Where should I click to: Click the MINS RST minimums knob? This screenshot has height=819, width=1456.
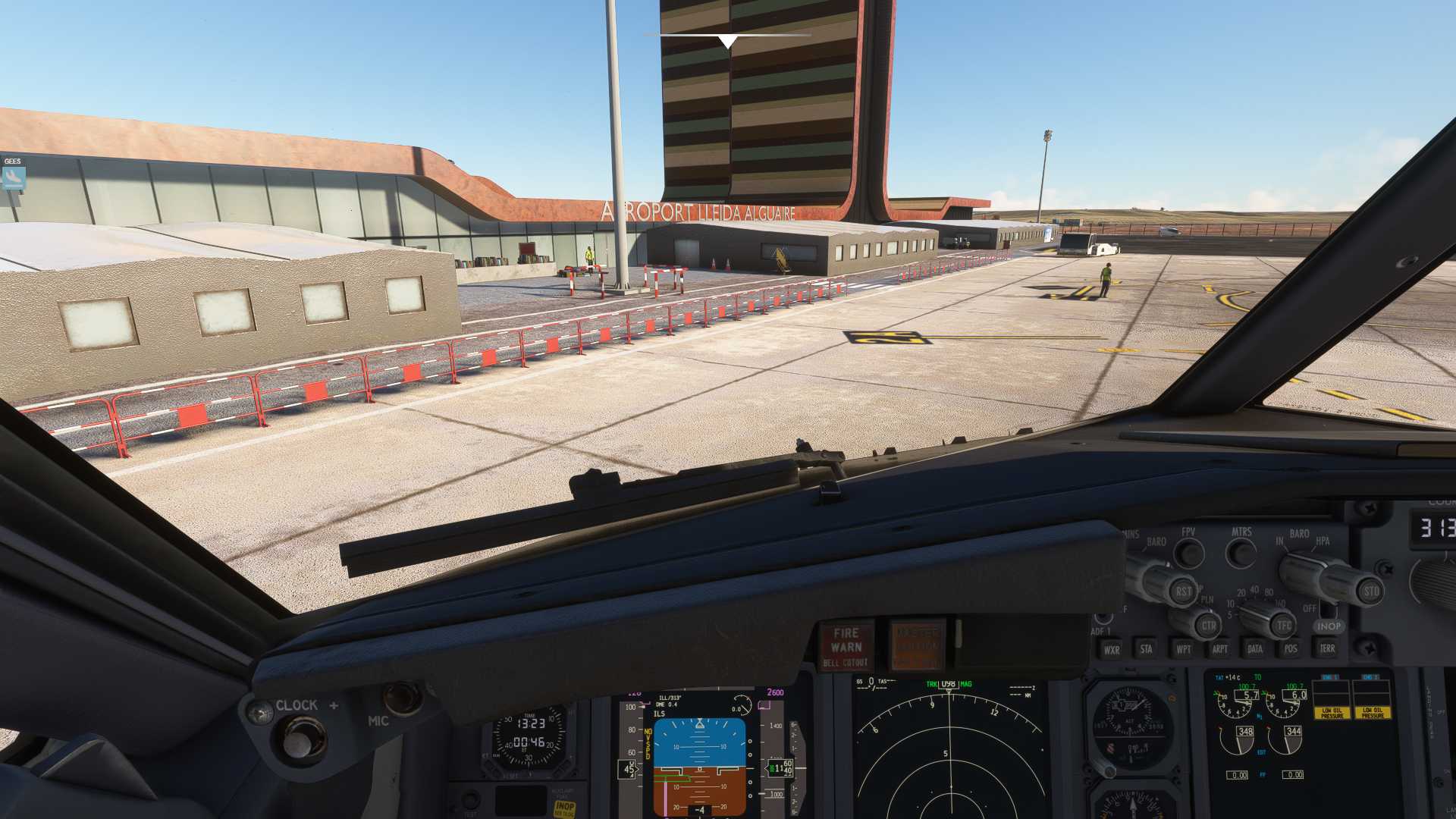[1183, 591]
